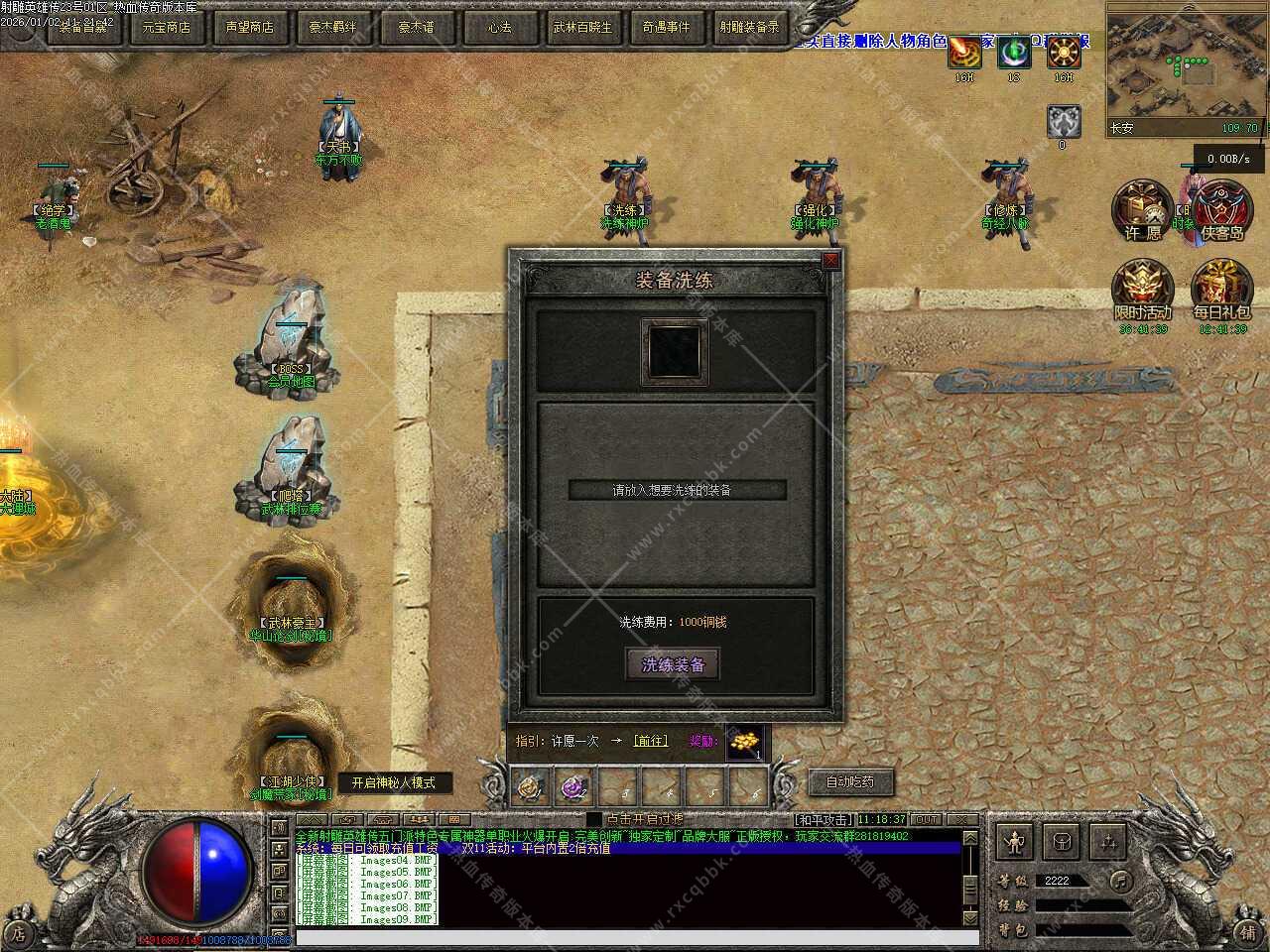Open the 侠客岛 icon
This screenshot has height=952, width=1270.
[1222, 210]
